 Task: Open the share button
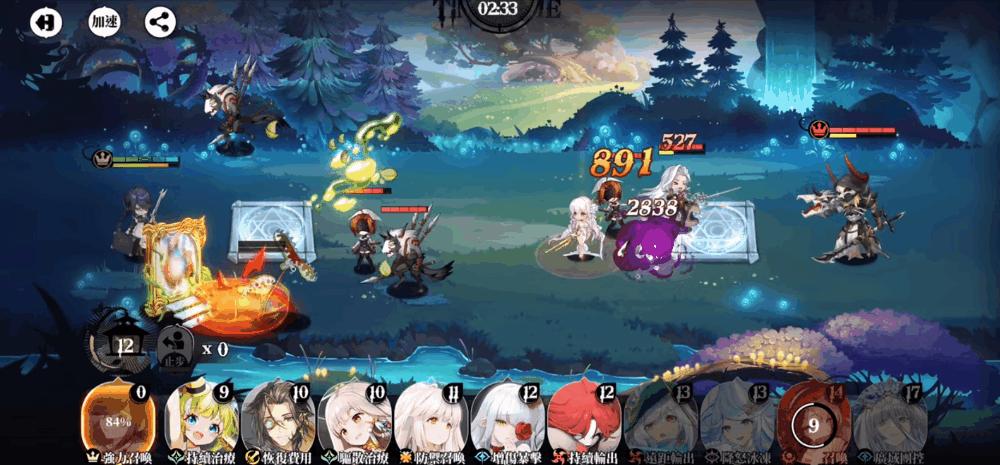click(160, 22)
